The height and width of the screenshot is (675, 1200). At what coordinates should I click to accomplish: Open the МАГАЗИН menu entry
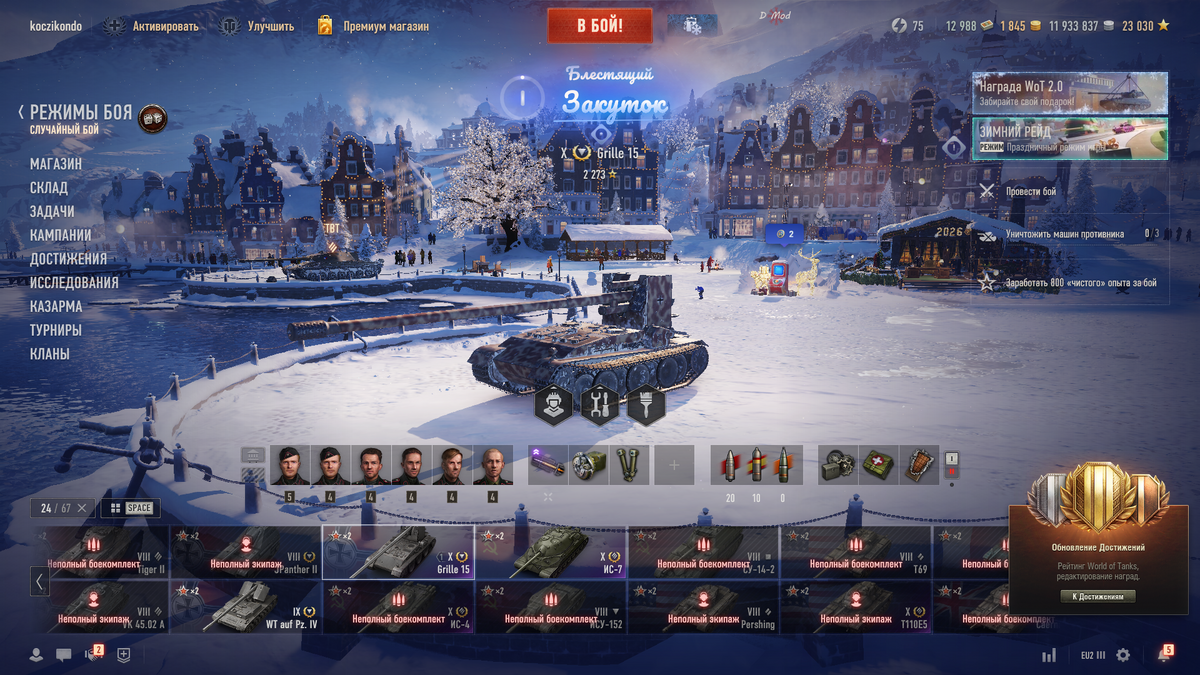click(x=56, y=164)
